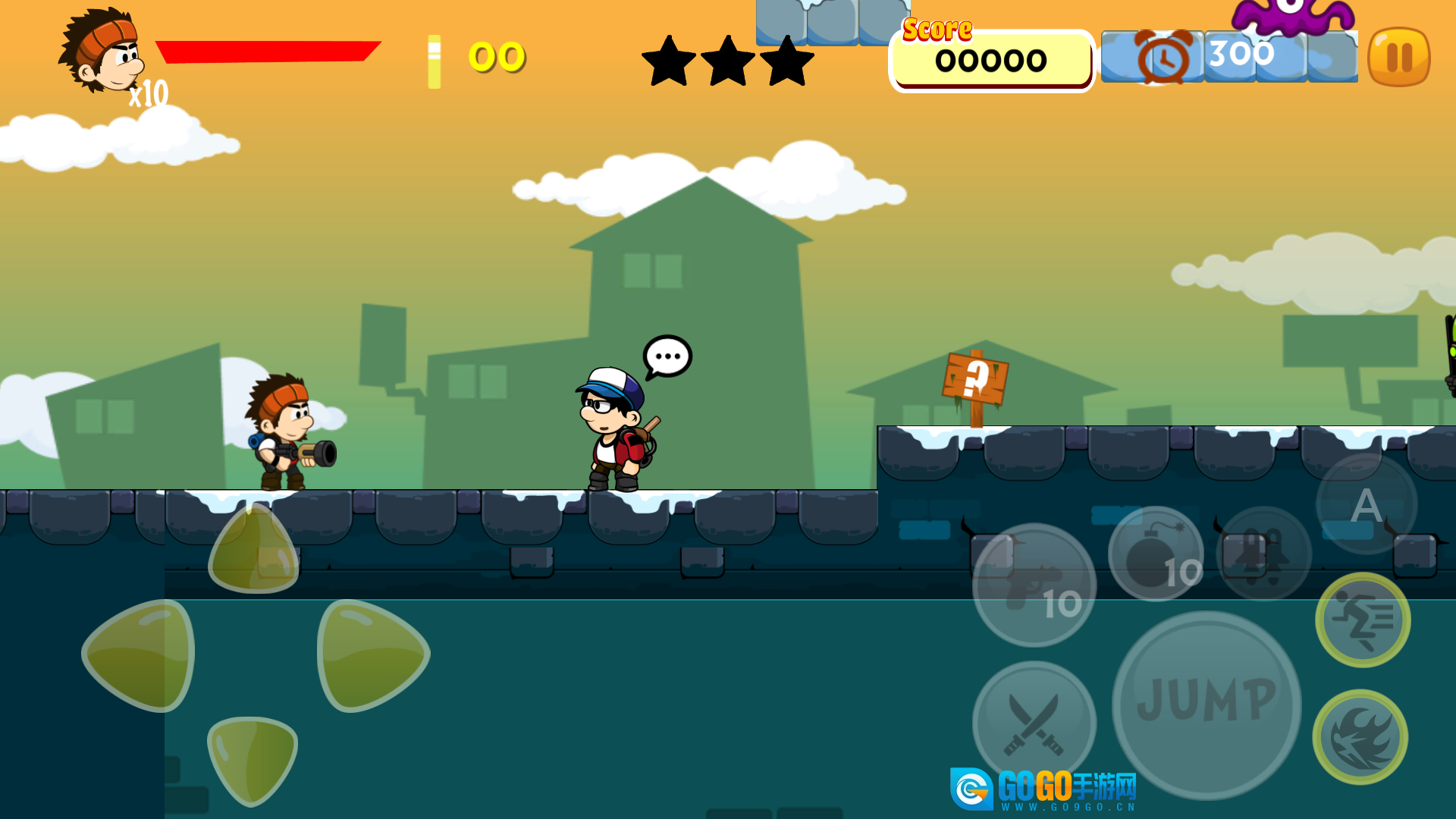Tap the right arrow on the d-pad
Viewport: 1456px width, 819px height.
[370, 655]
